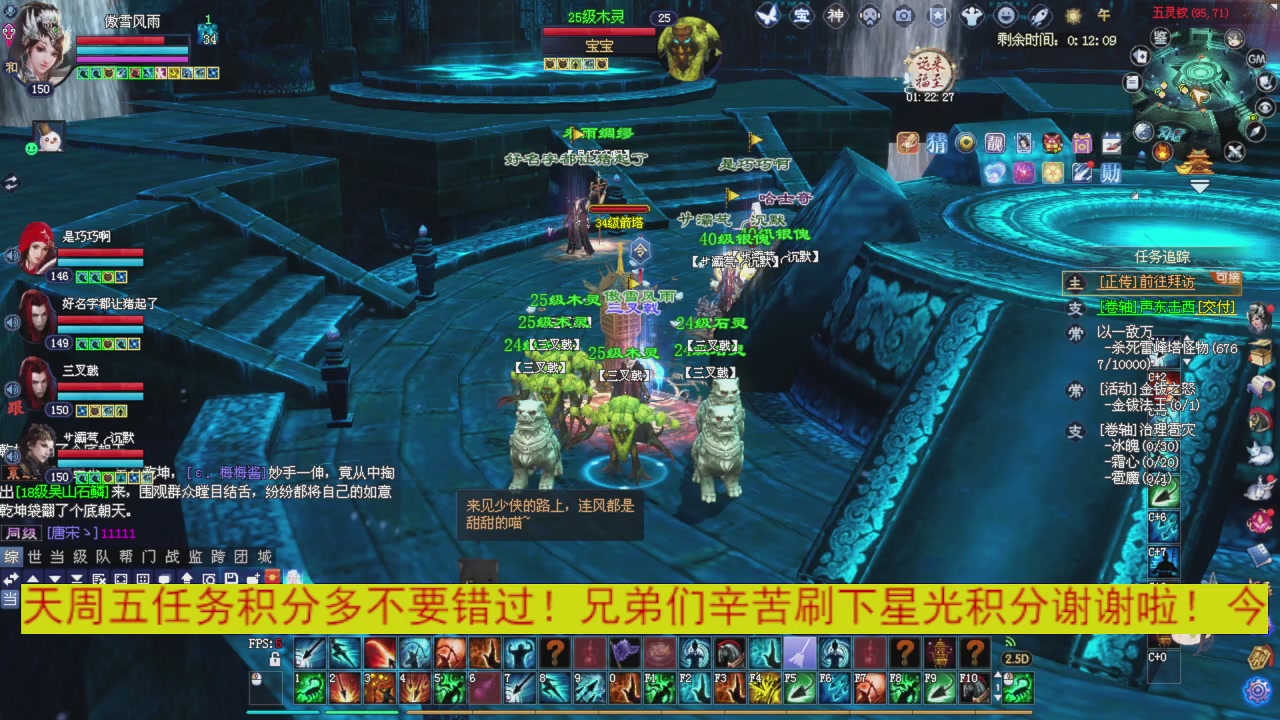Screen dimensions: 1280x720
Task: Take a screenshot with the camera icon
Action: point(901,15)
